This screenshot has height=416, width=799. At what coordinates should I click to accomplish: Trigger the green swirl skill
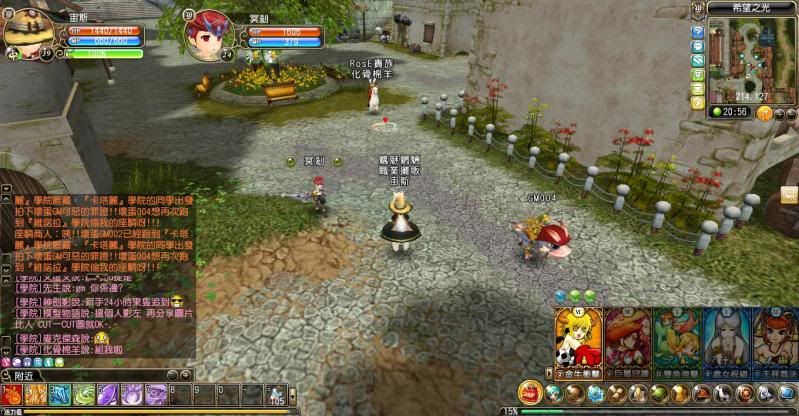click(84, 394)
